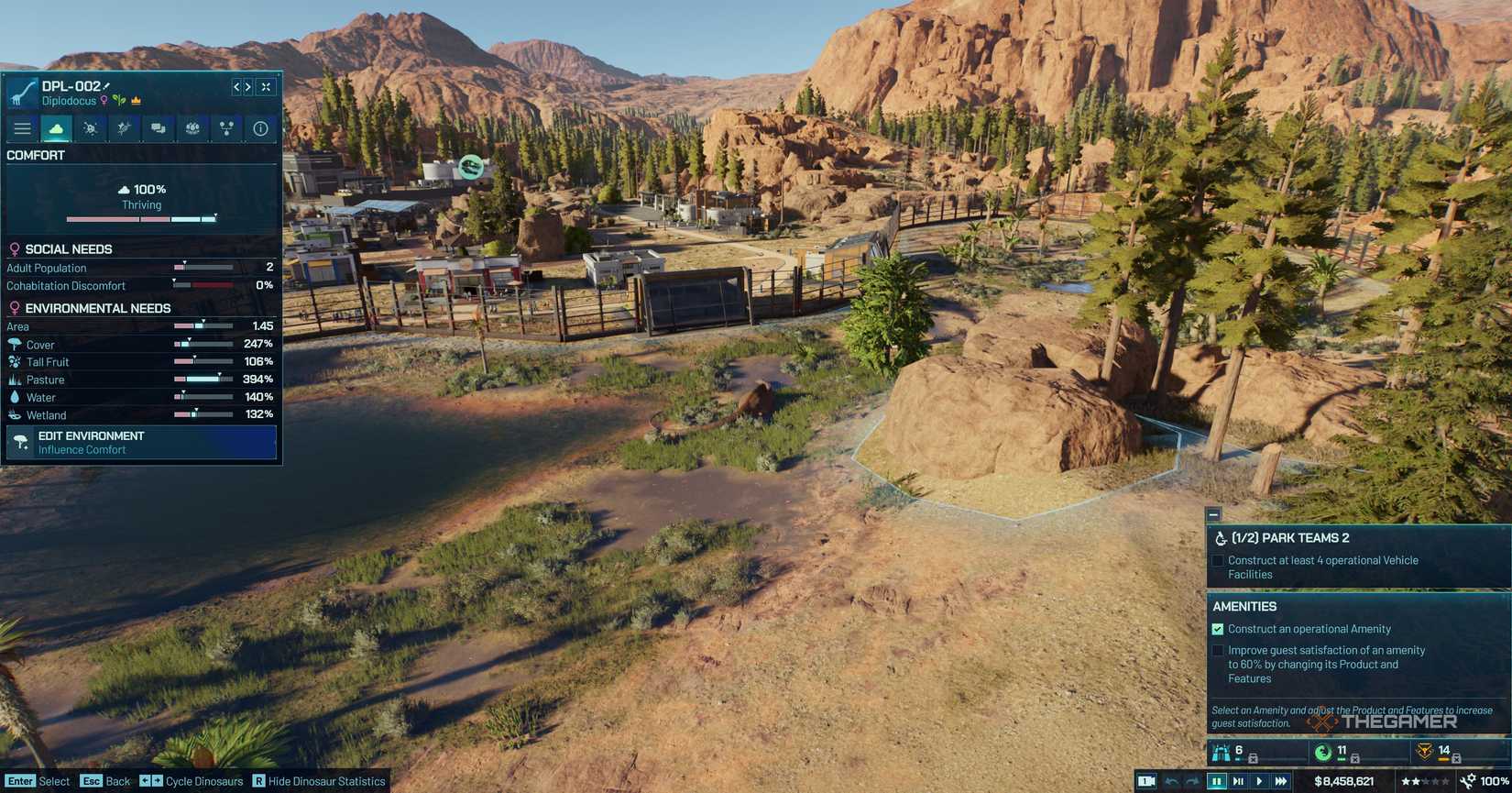Check Construct 4 operational Vehicle Facilities objective

click(x=1218, y=560)
